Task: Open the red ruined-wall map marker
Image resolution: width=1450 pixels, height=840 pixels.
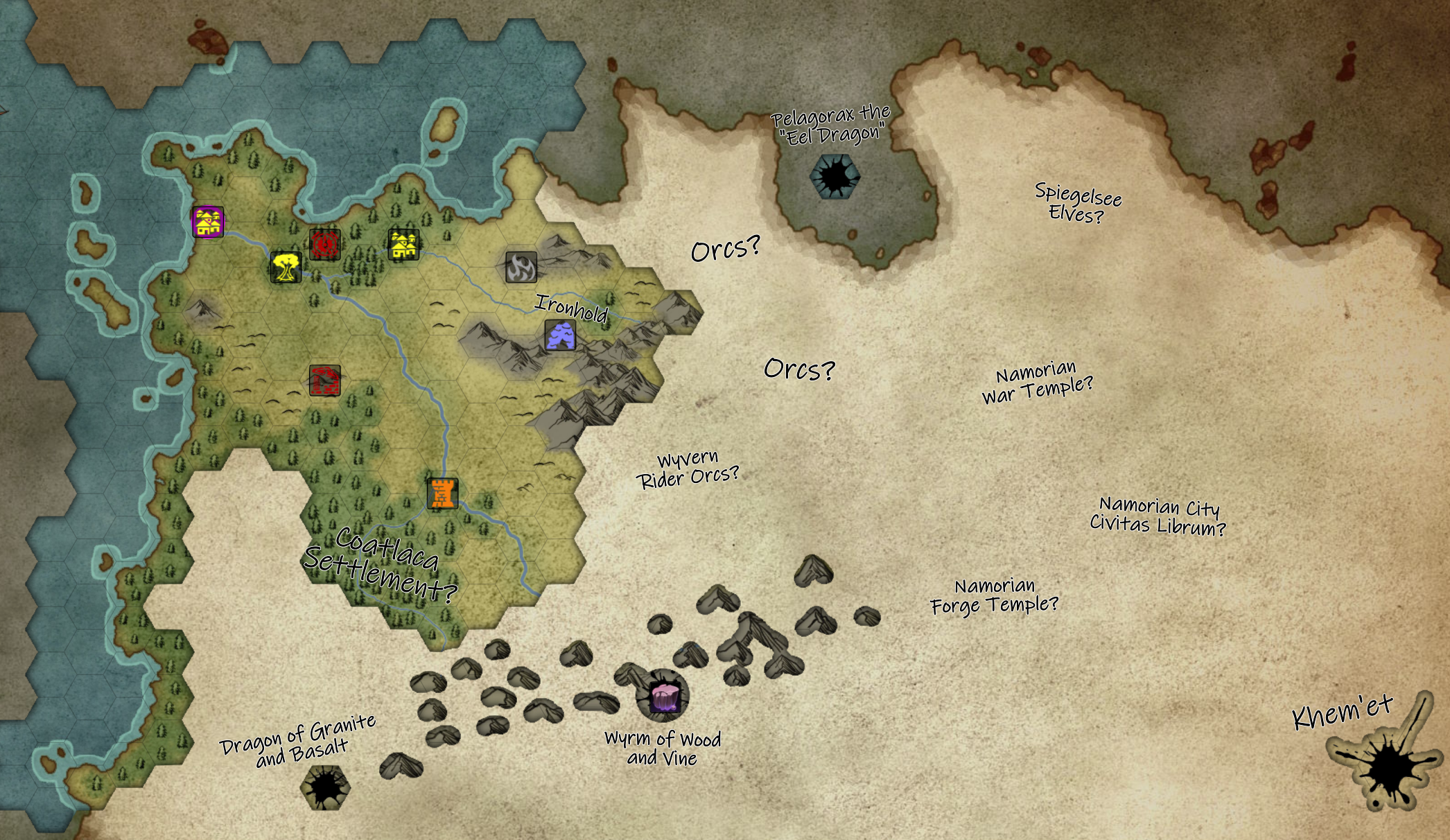Action: pyautogui.click(x=324, y=380)
